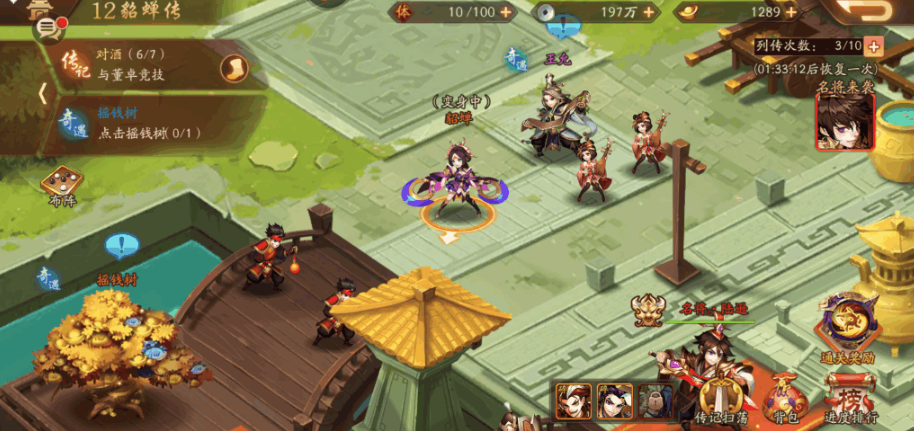914x431 pixels.
Task: Select the purple-haired hero portrait in team bar
Action: click(614, 400)
